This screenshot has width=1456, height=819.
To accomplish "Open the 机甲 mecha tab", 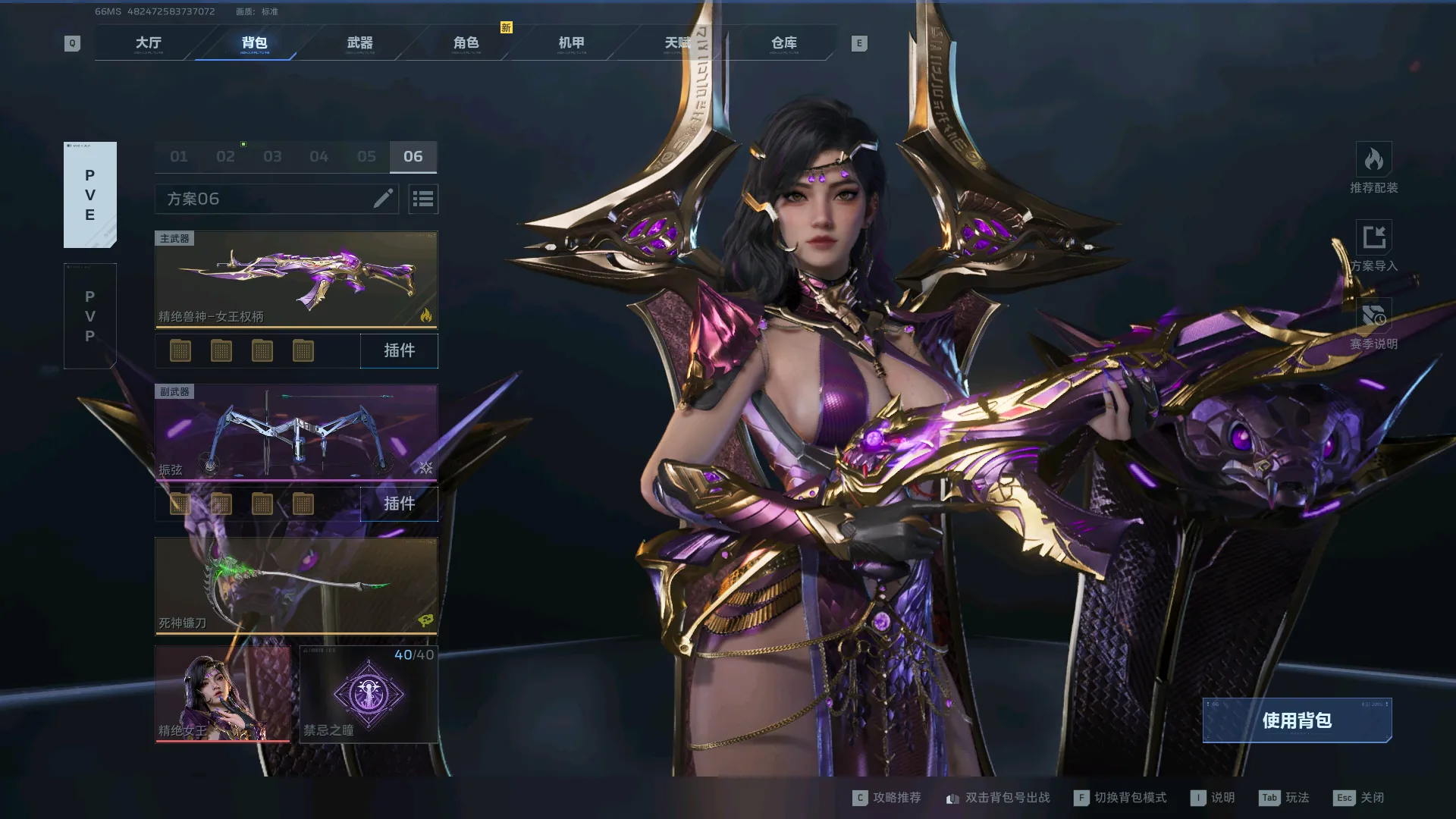I will click(572, 43).
